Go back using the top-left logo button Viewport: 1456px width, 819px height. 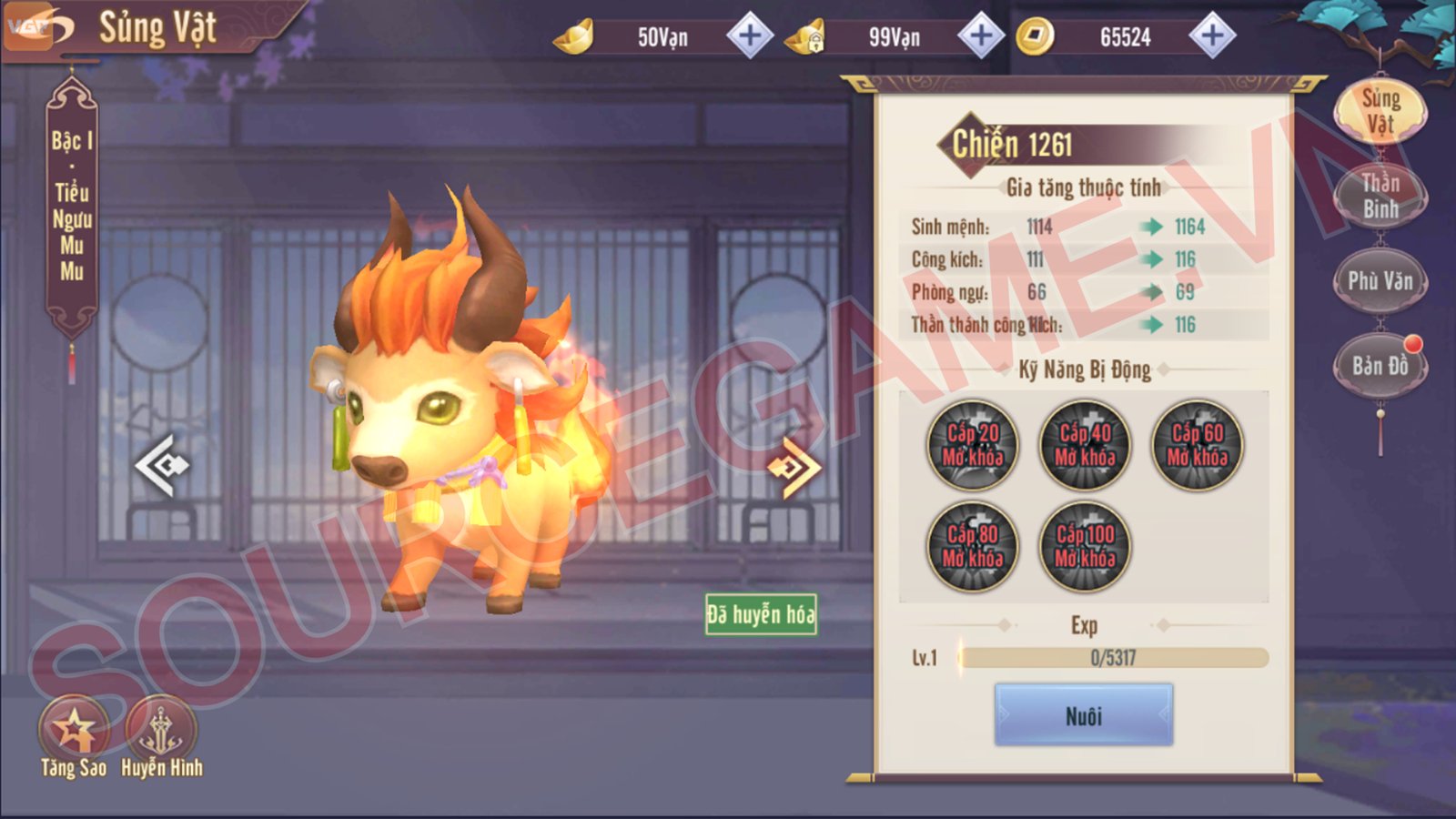pyautogui.click(x=38, y=29)
